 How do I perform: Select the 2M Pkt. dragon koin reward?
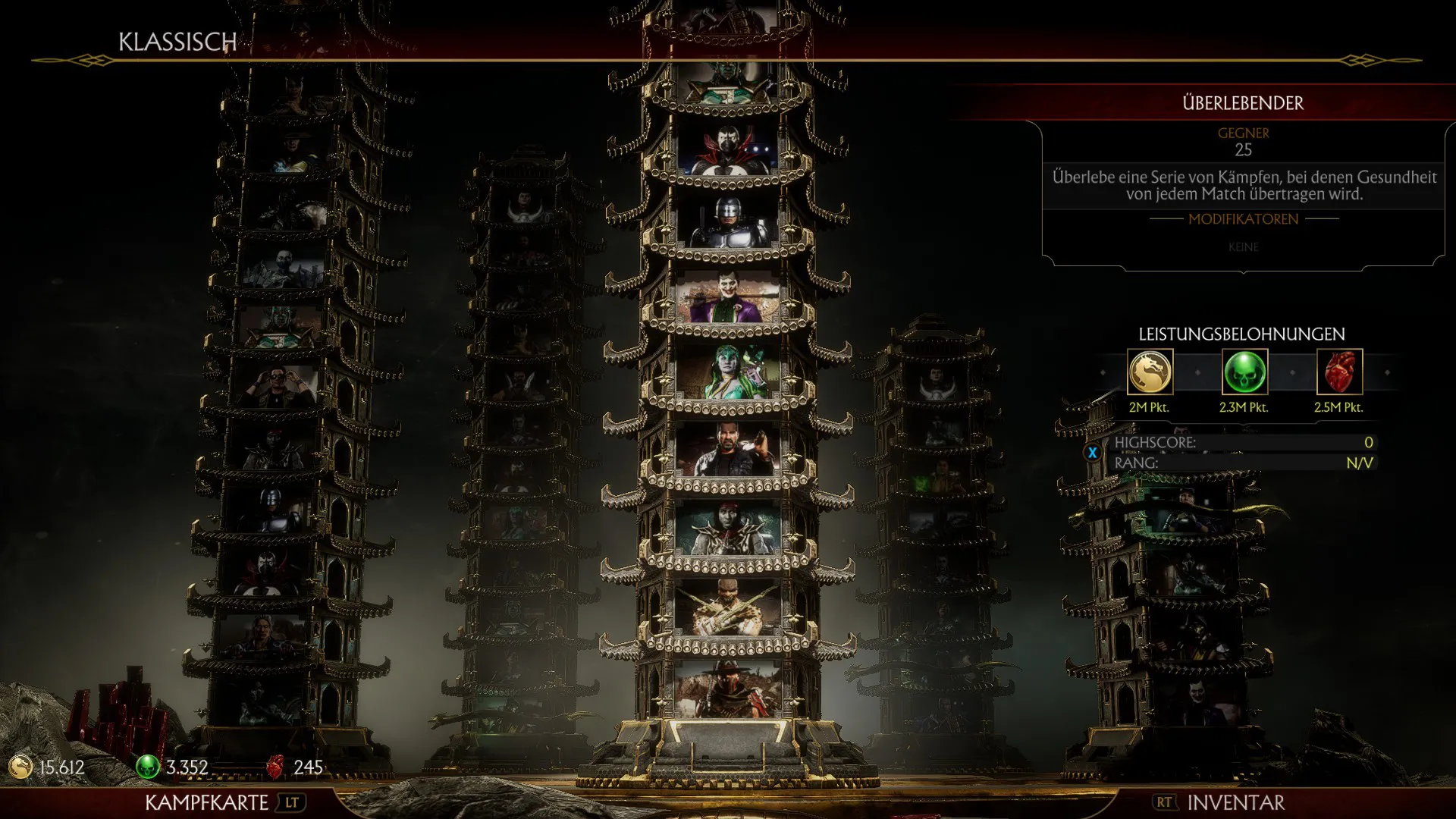tap(1150, 372)
